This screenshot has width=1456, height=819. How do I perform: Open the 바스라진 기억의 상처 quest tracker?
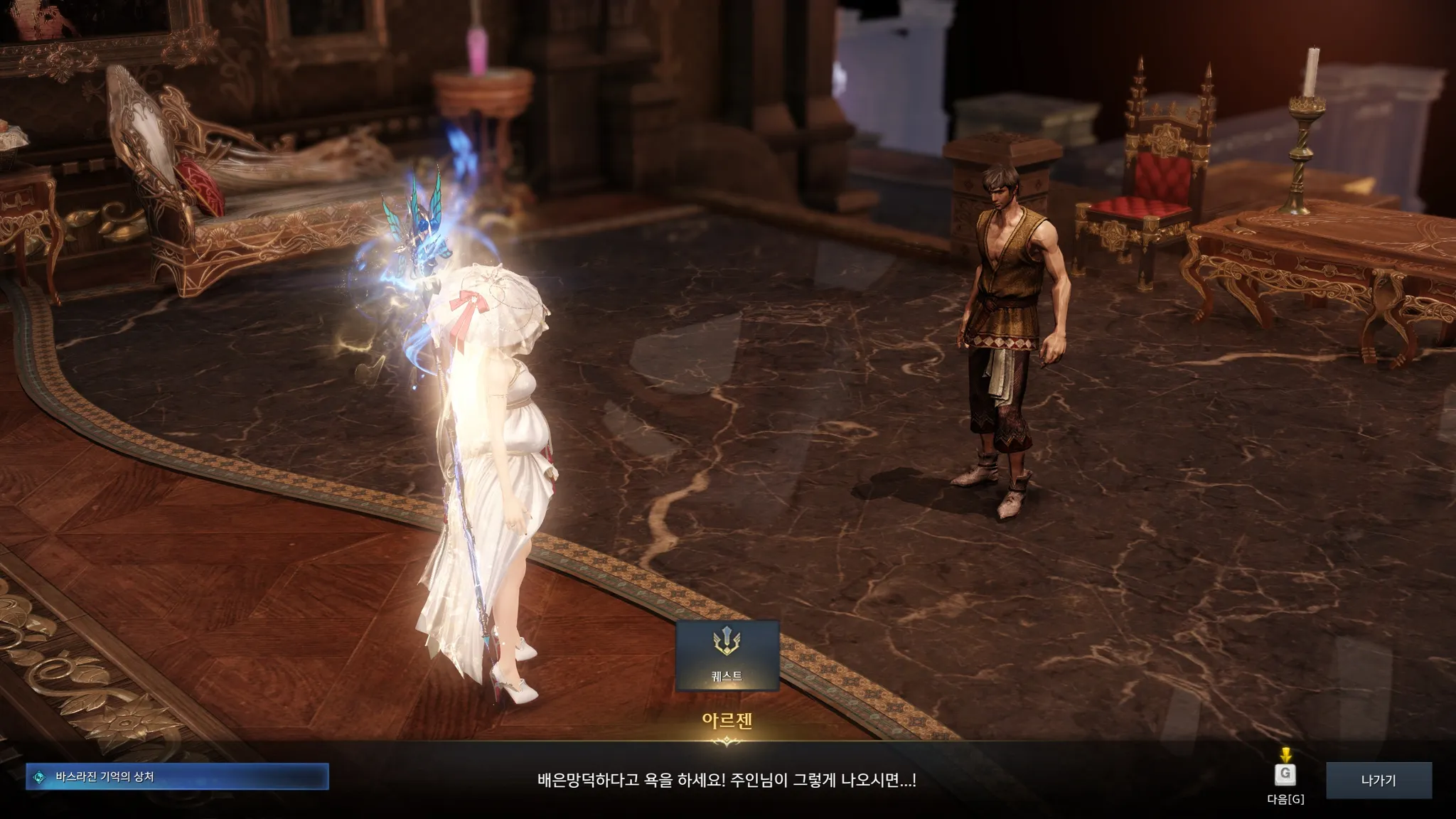tap(177, 777)
